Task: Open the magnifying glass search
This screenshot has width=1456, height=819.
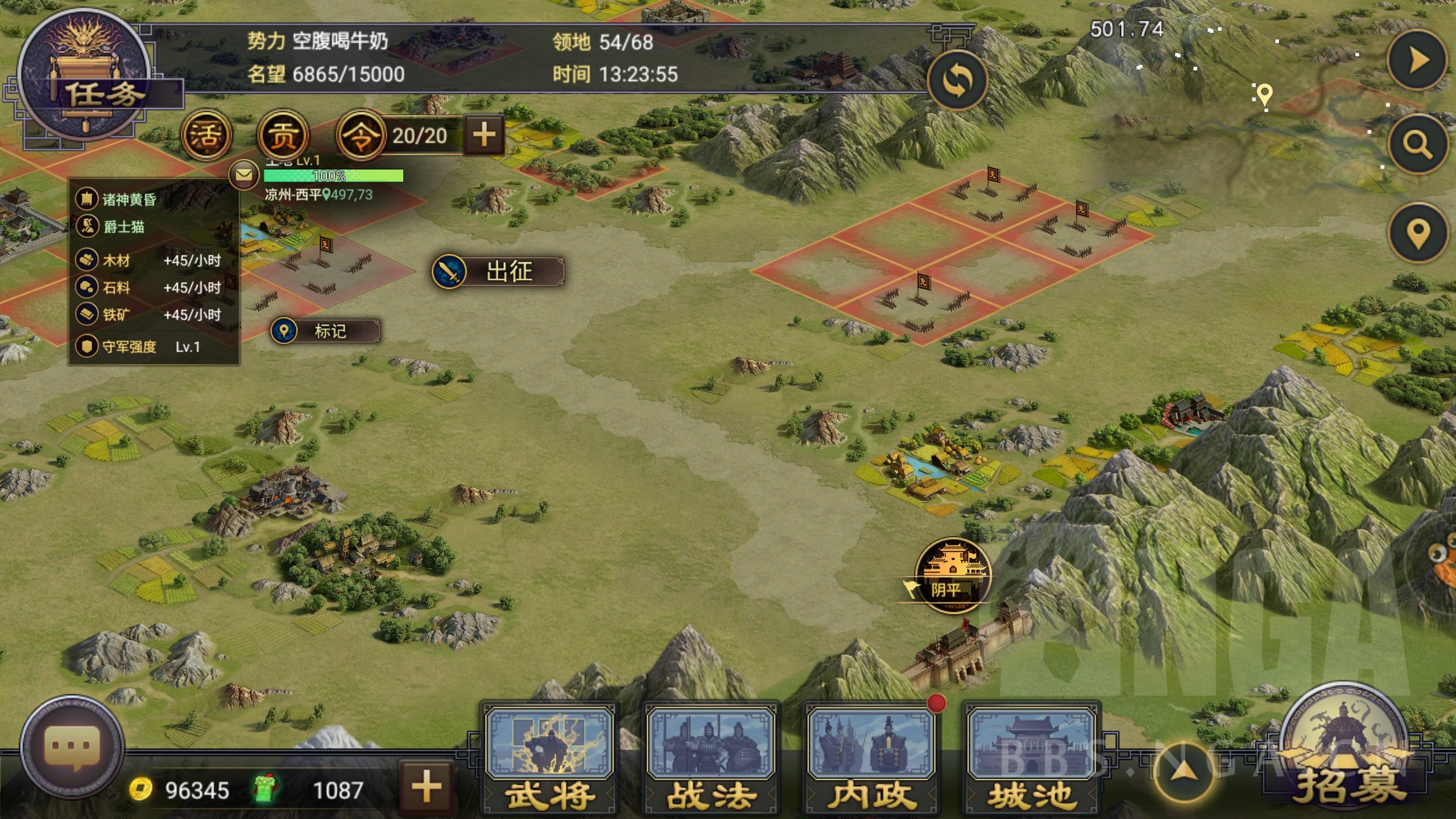Action: click(x=1417, y=144)
